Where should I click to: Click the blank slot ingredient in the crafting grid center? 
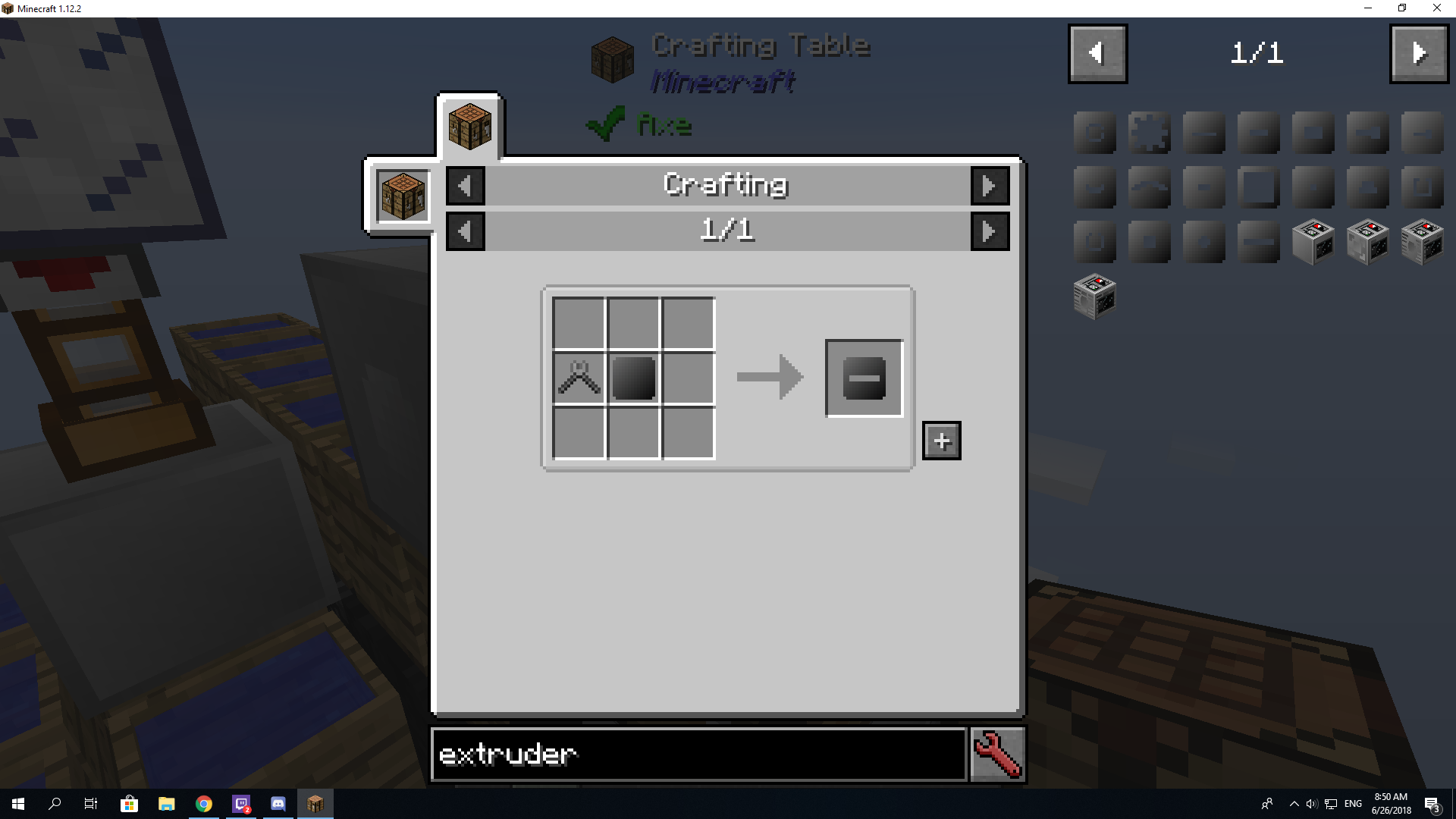click(x=633, y=377)
